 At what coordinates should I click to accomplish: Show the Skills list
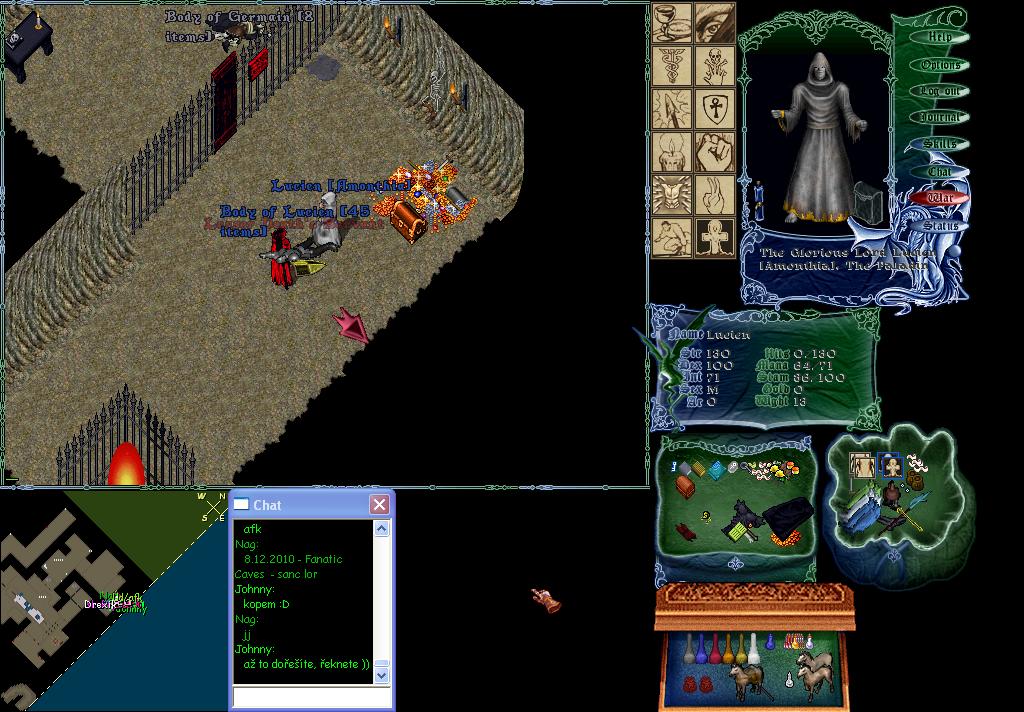(x=939, y=144)
